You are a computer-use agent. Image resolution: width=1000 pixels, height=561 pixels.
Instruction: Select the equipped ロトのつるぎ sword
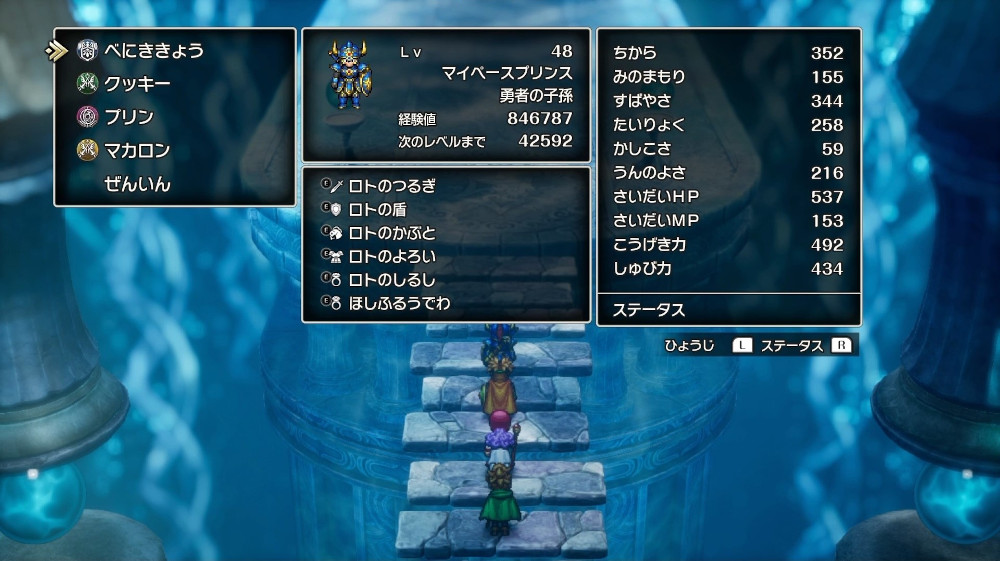pos(392,185)
